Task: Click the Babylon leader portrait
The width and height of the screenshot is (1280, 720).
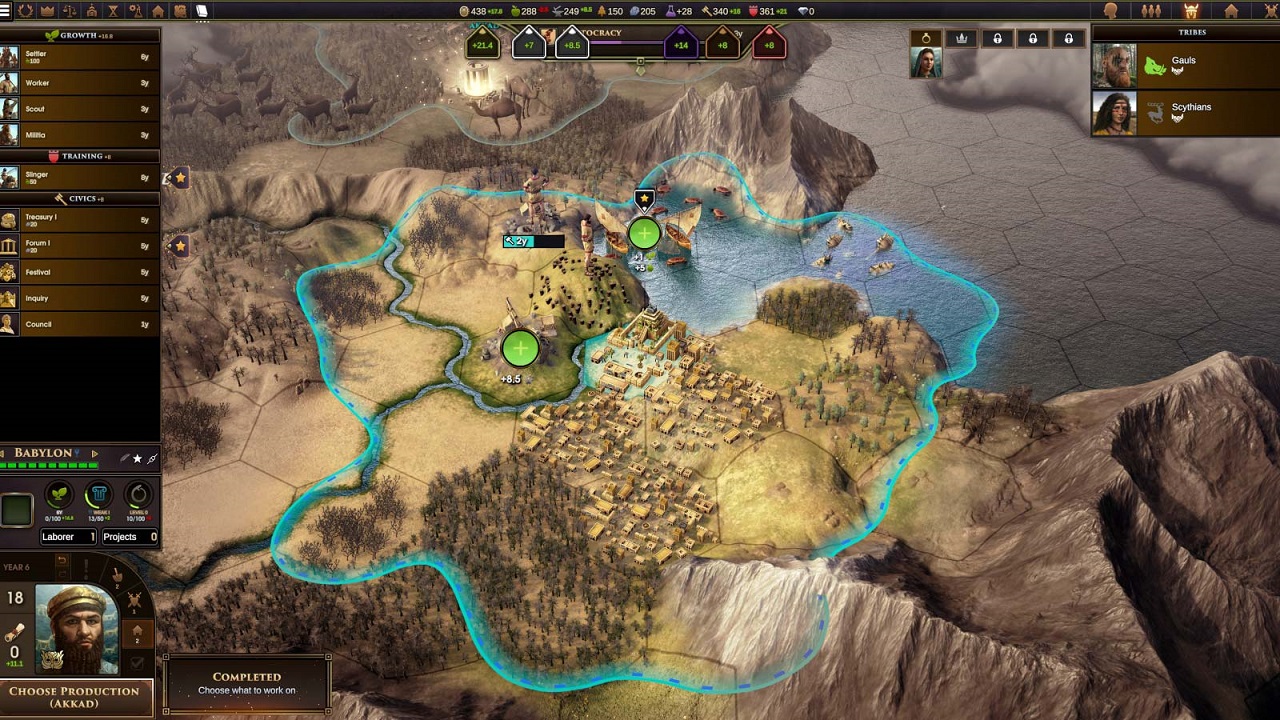Action: (77, 629)
